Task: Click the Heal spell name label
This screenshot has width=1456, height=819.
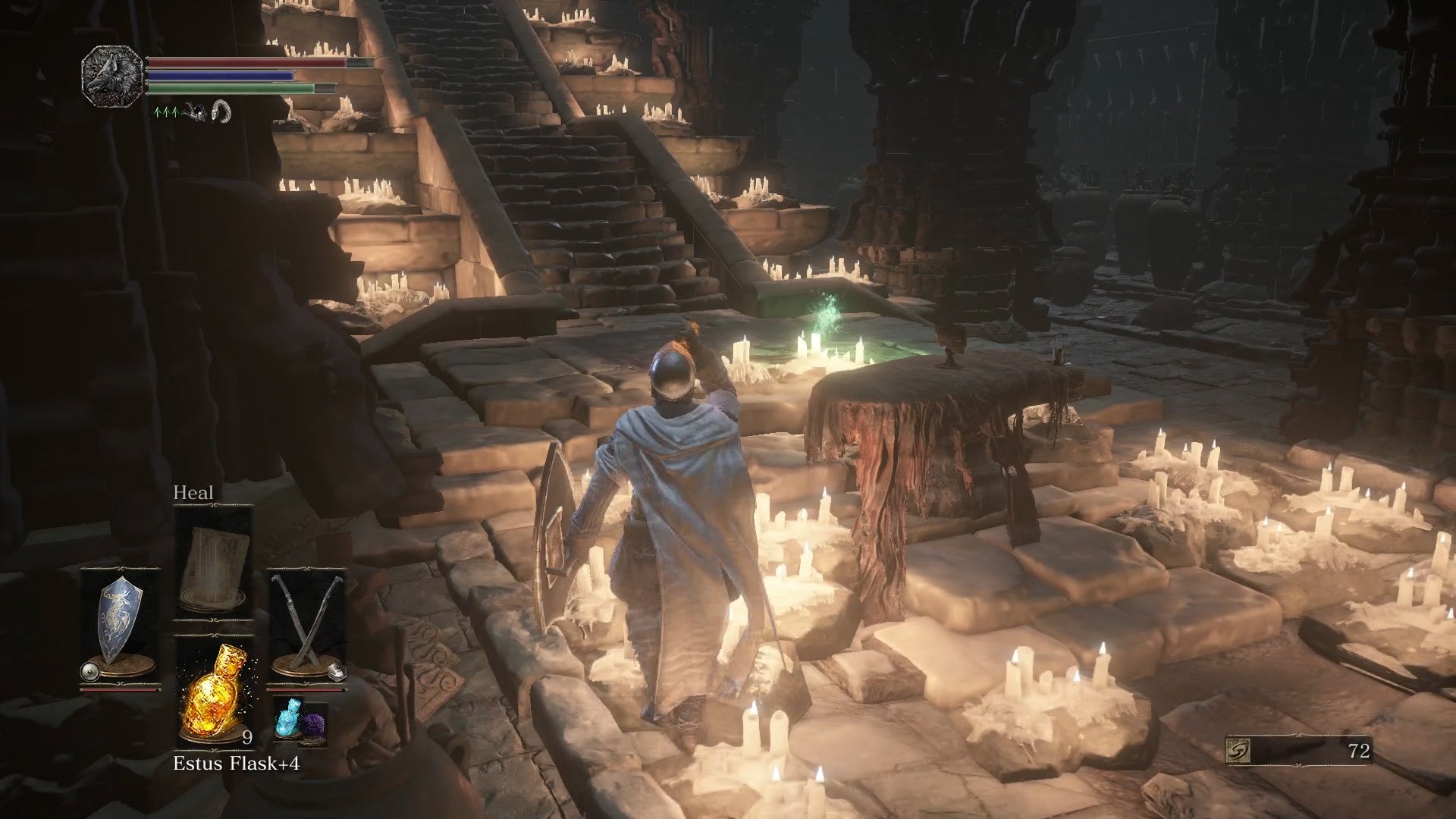Action: click(194, 493)
